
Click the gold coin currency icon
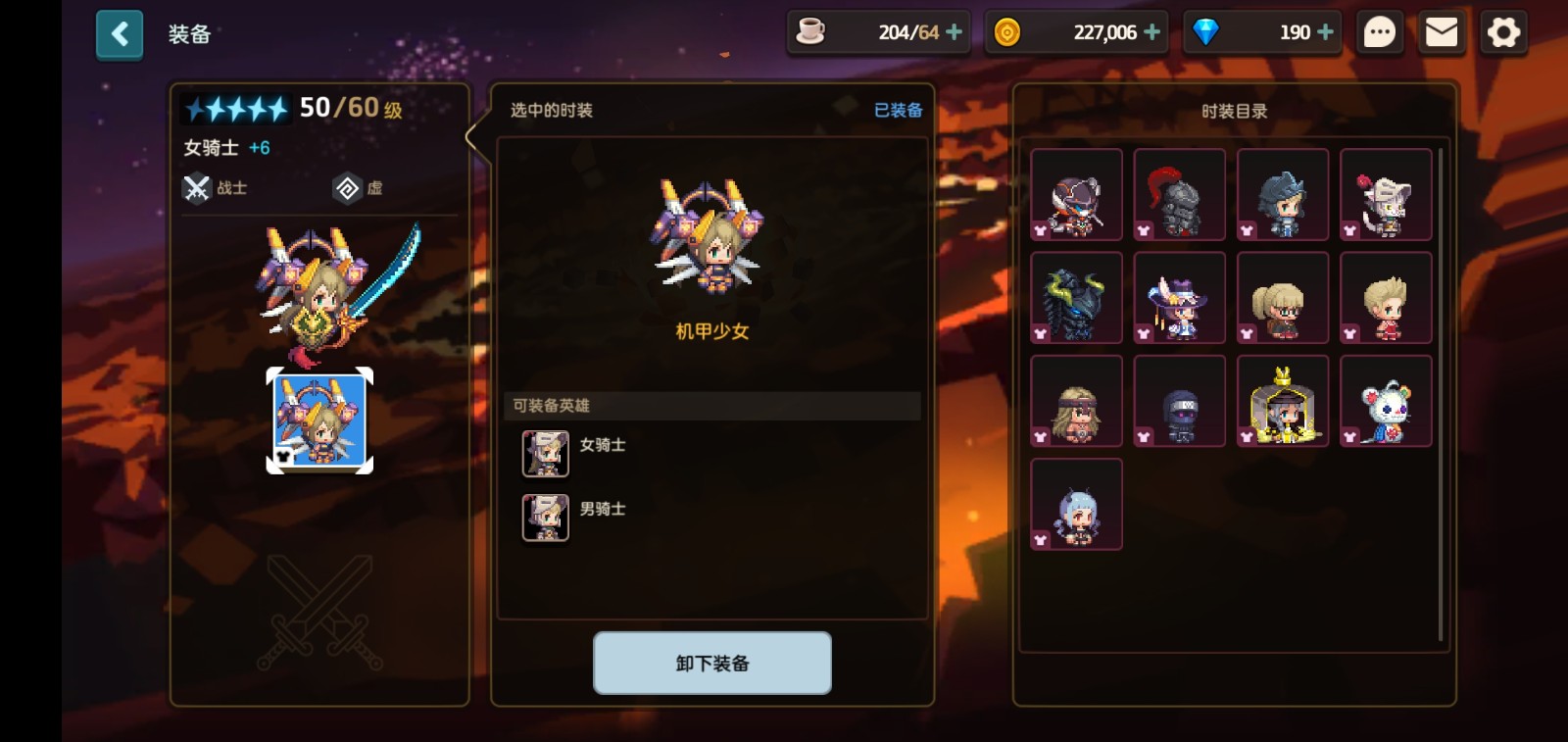[x=1007, y=31]
